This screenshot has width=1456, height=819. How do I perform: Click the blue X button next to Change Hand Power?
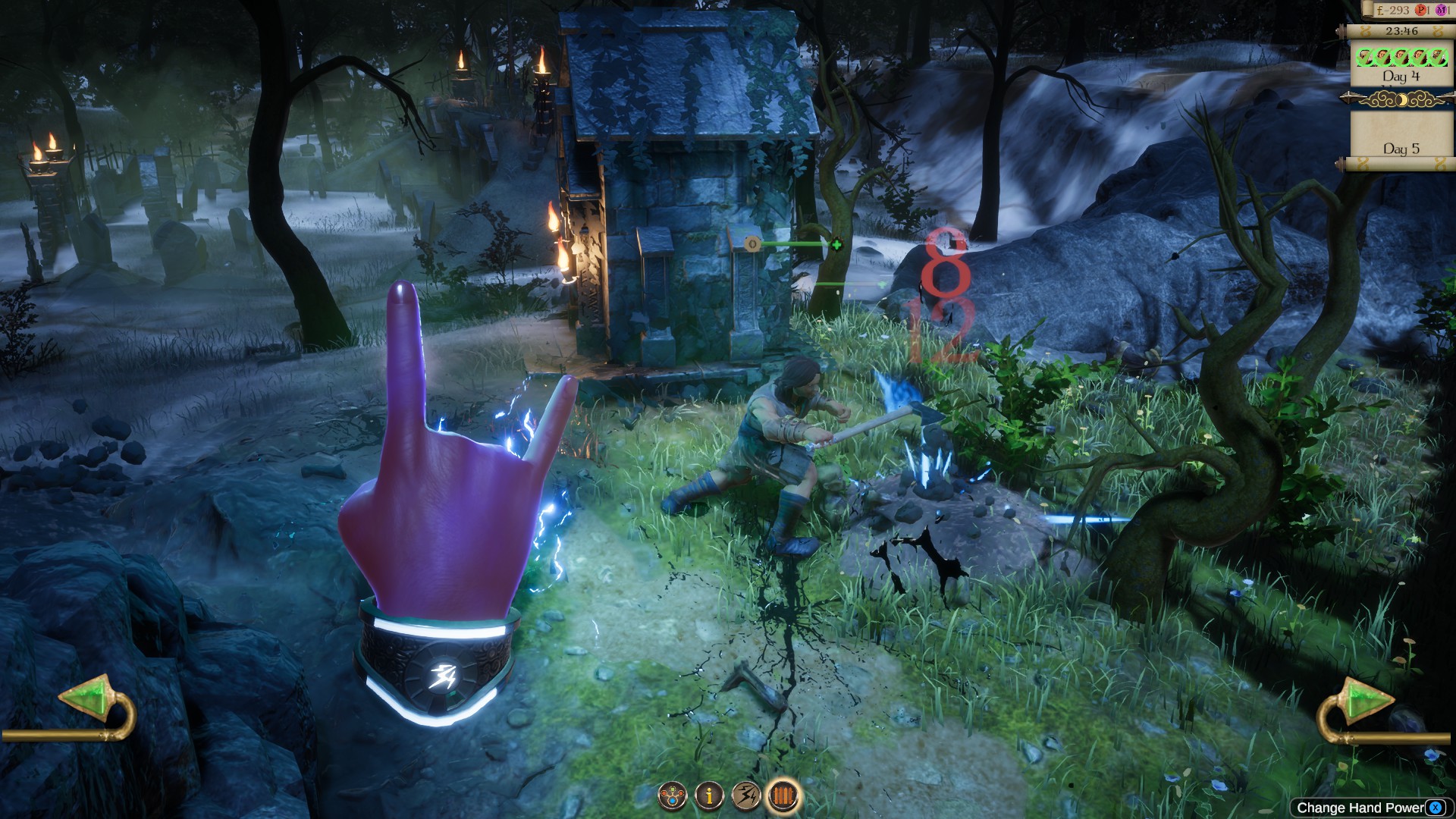[1436, 808]
